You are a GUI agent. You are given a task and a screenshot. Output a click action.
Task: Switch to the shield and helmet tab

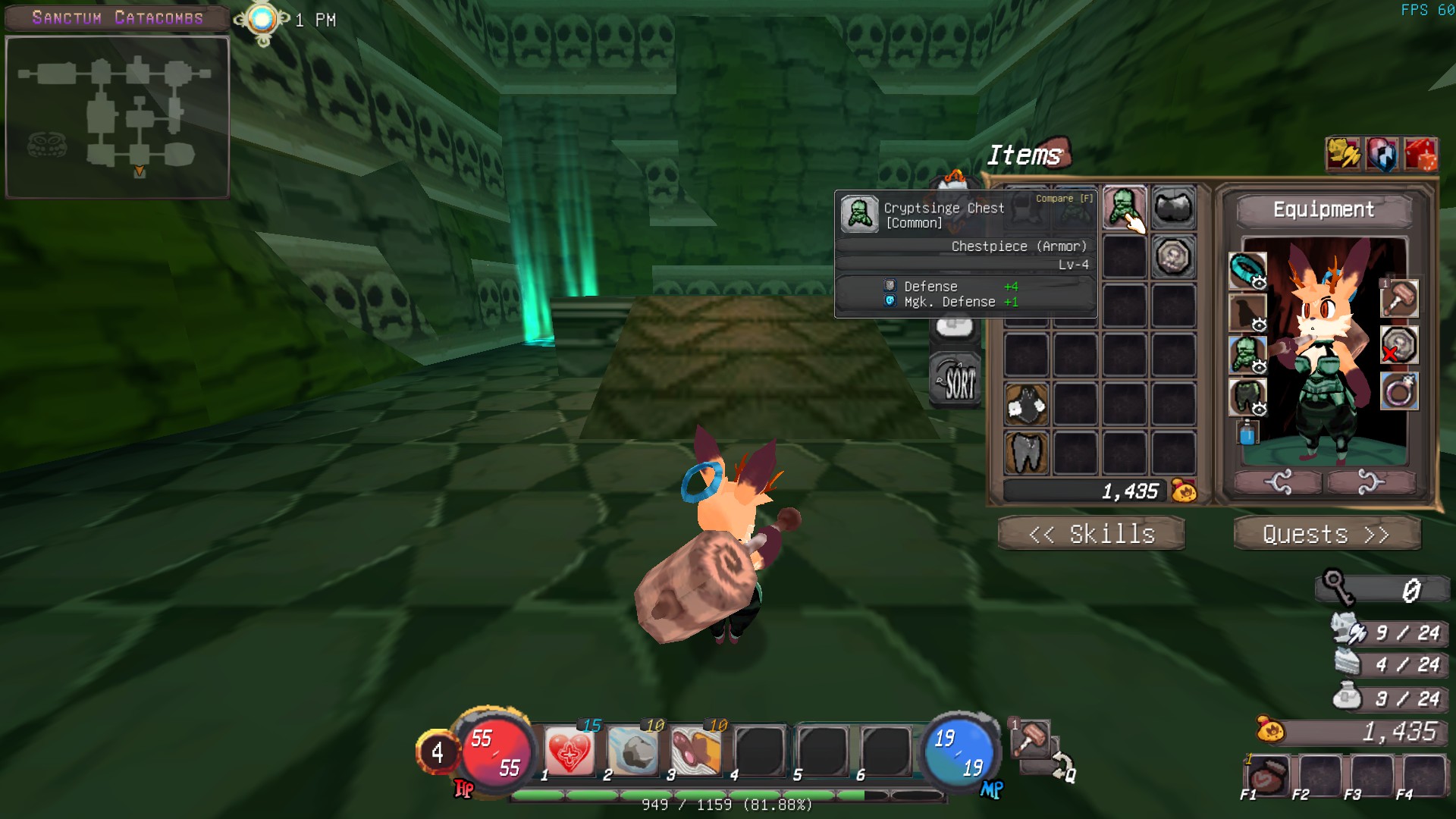click(x=1381, y=155)
